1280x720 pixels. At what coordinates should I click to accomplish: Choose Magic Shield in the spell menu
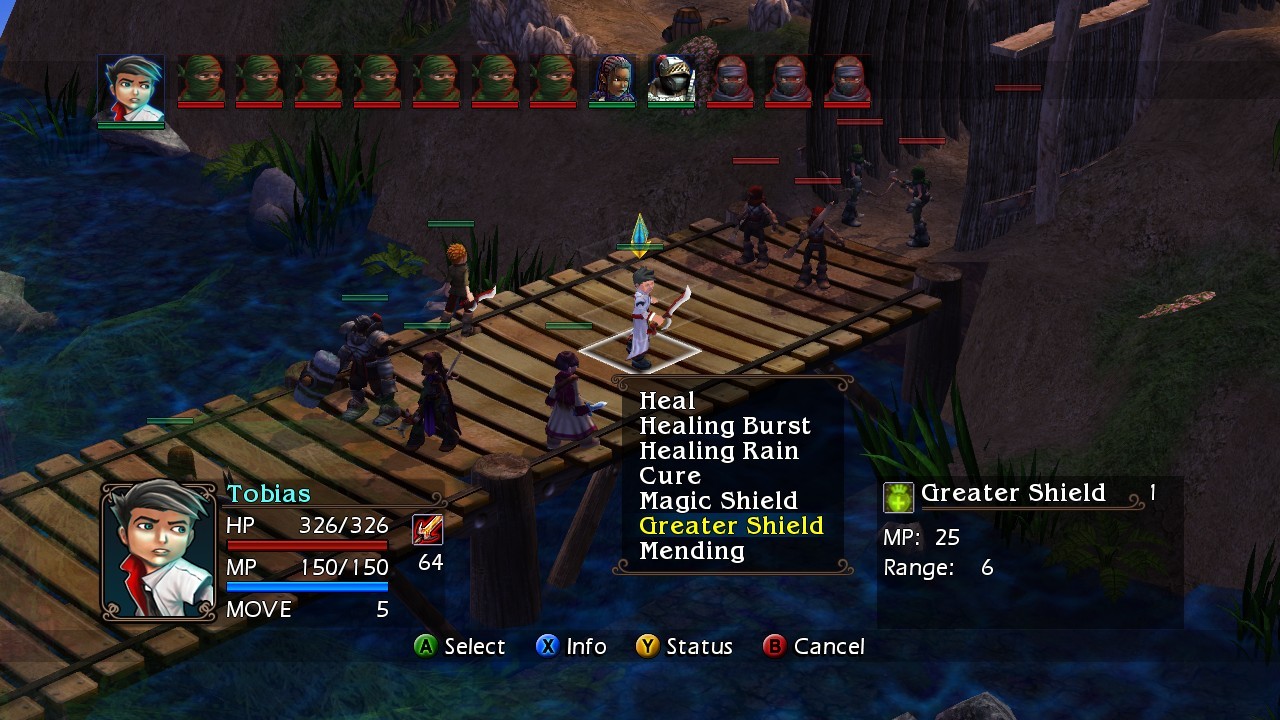(718, 501)
